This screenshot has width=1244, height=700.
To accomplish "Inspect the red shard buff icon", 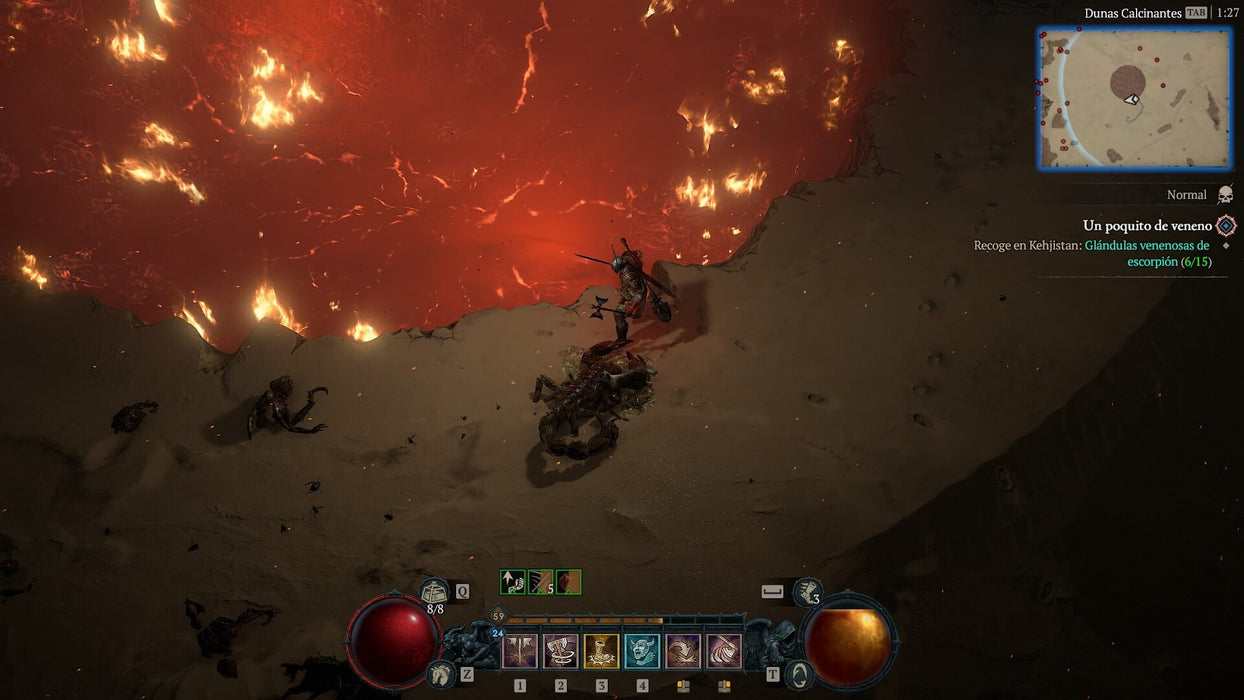I will tap(569, 582).
